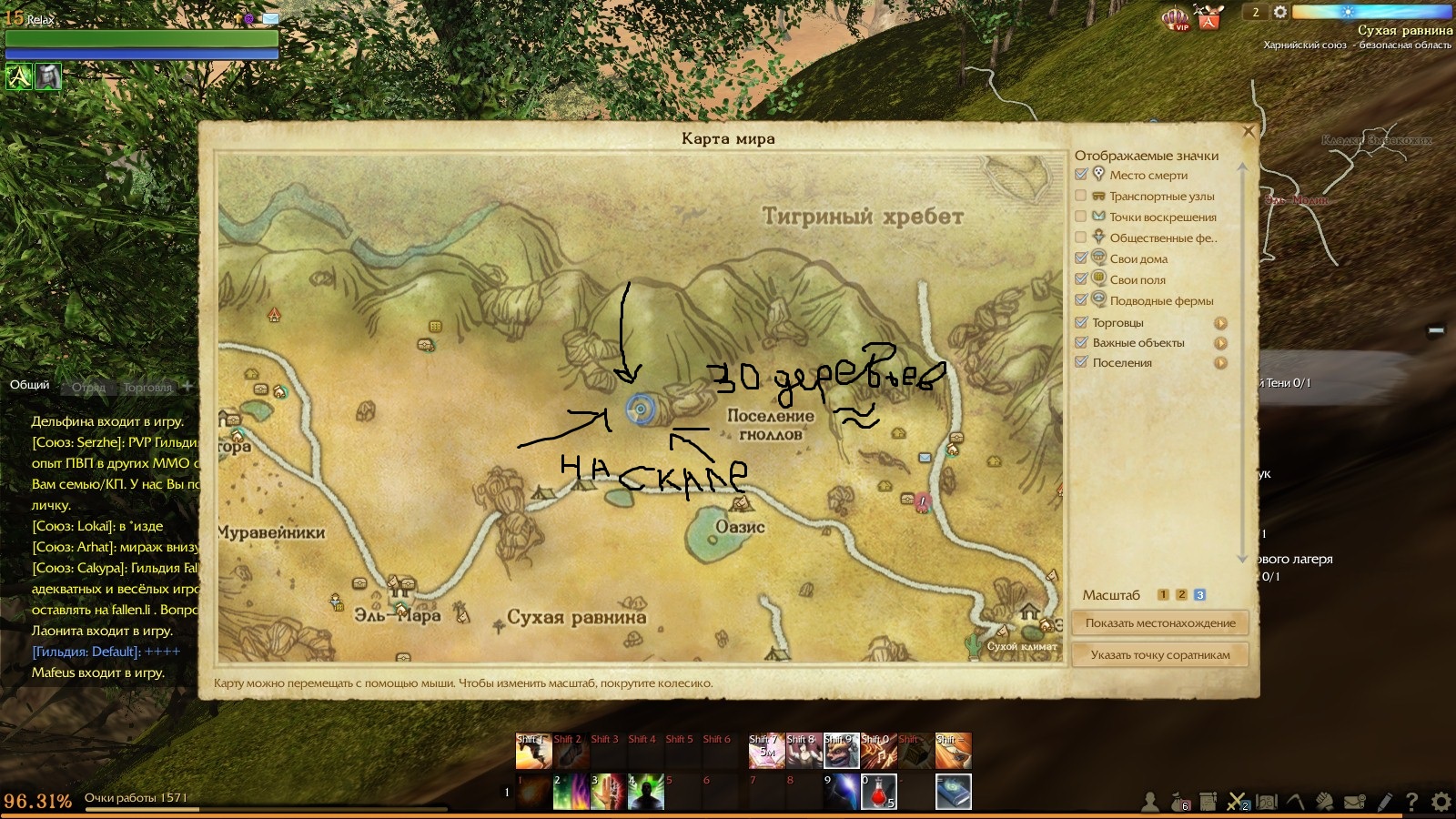Toggle the Место смерти marker checkbox

1081,175
